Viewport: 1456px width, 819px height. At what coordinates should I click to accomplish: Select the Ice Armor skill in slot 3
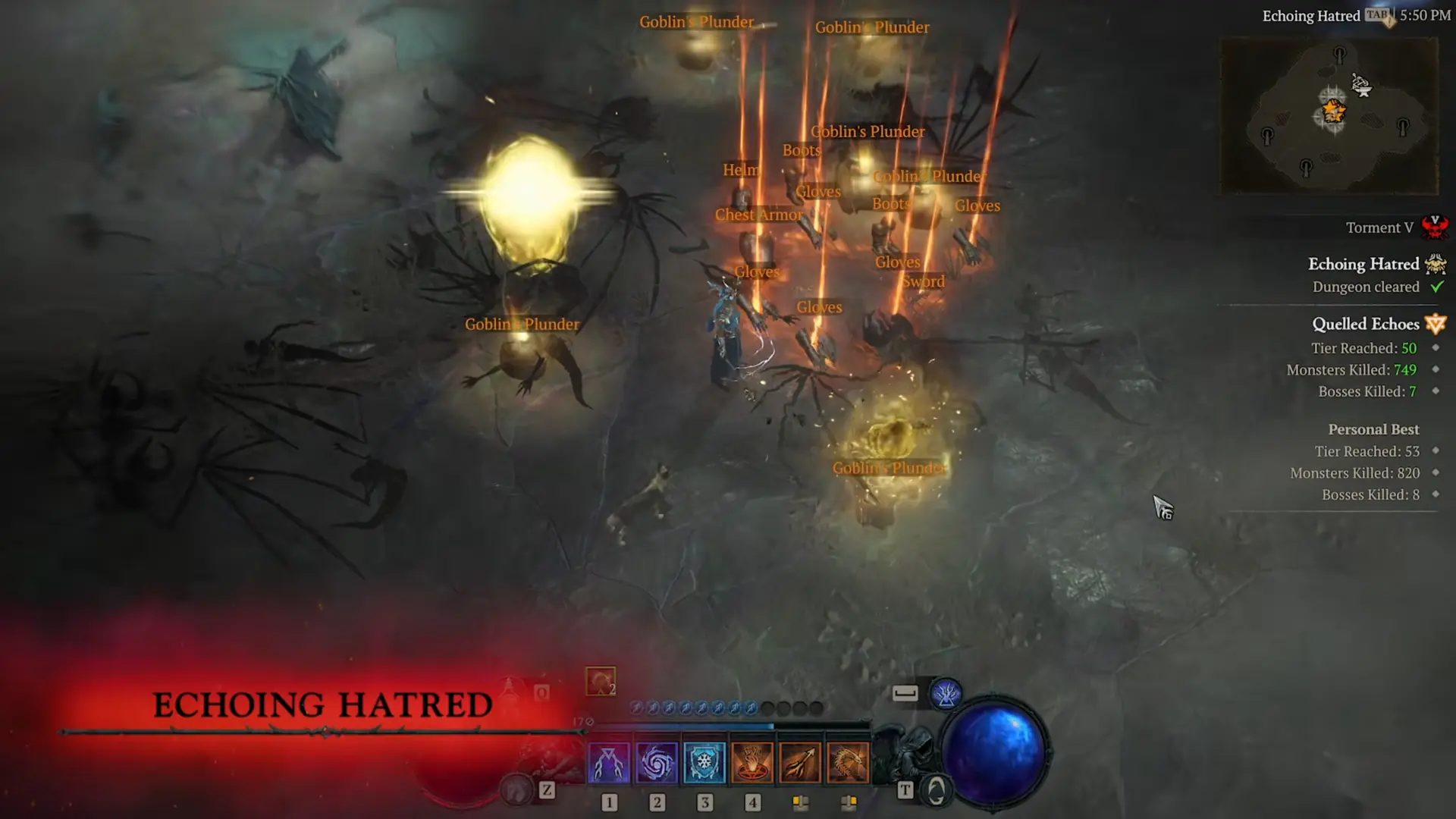(704, 762)
